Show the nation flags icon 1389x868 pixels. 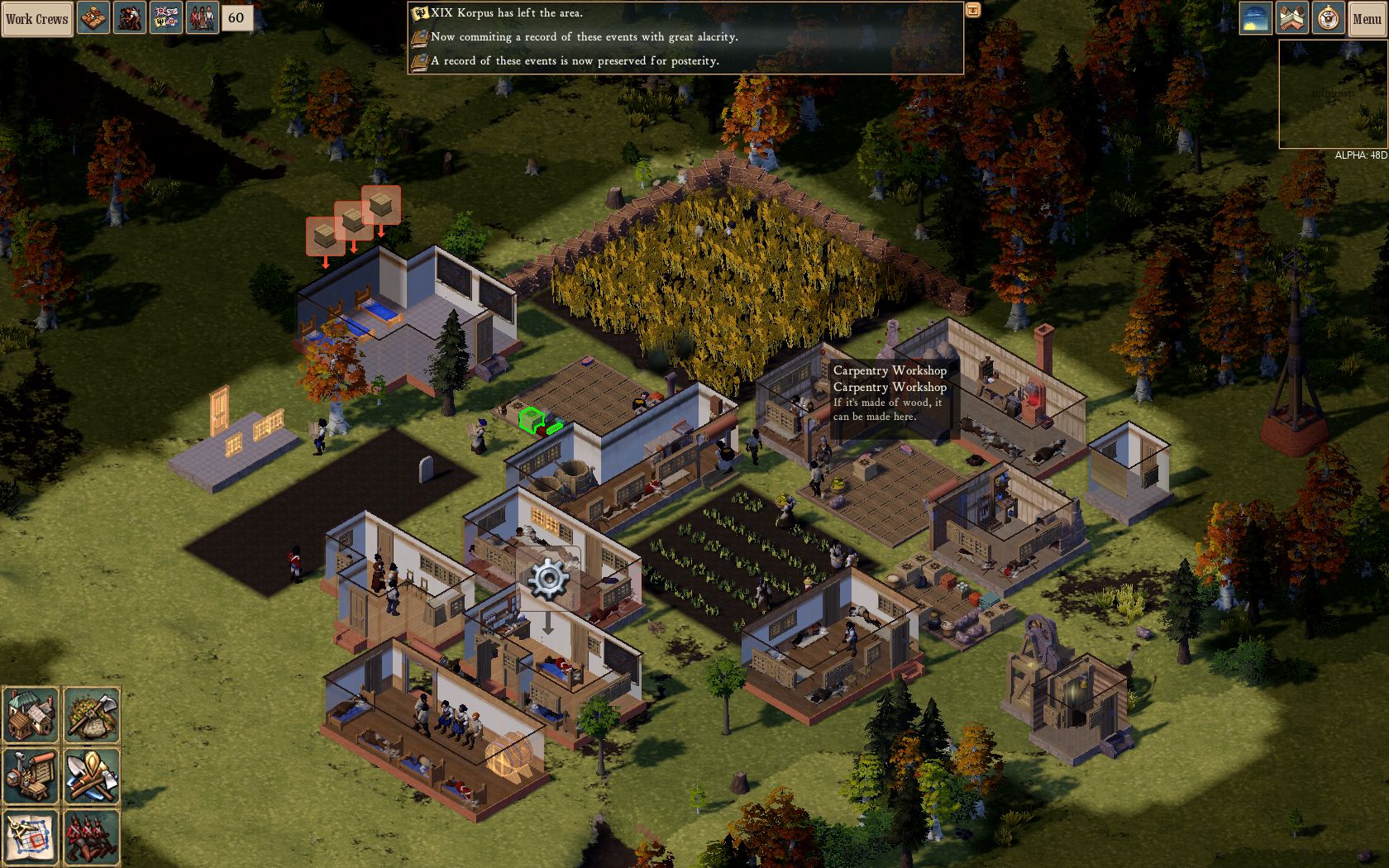(x=166, y=18)
